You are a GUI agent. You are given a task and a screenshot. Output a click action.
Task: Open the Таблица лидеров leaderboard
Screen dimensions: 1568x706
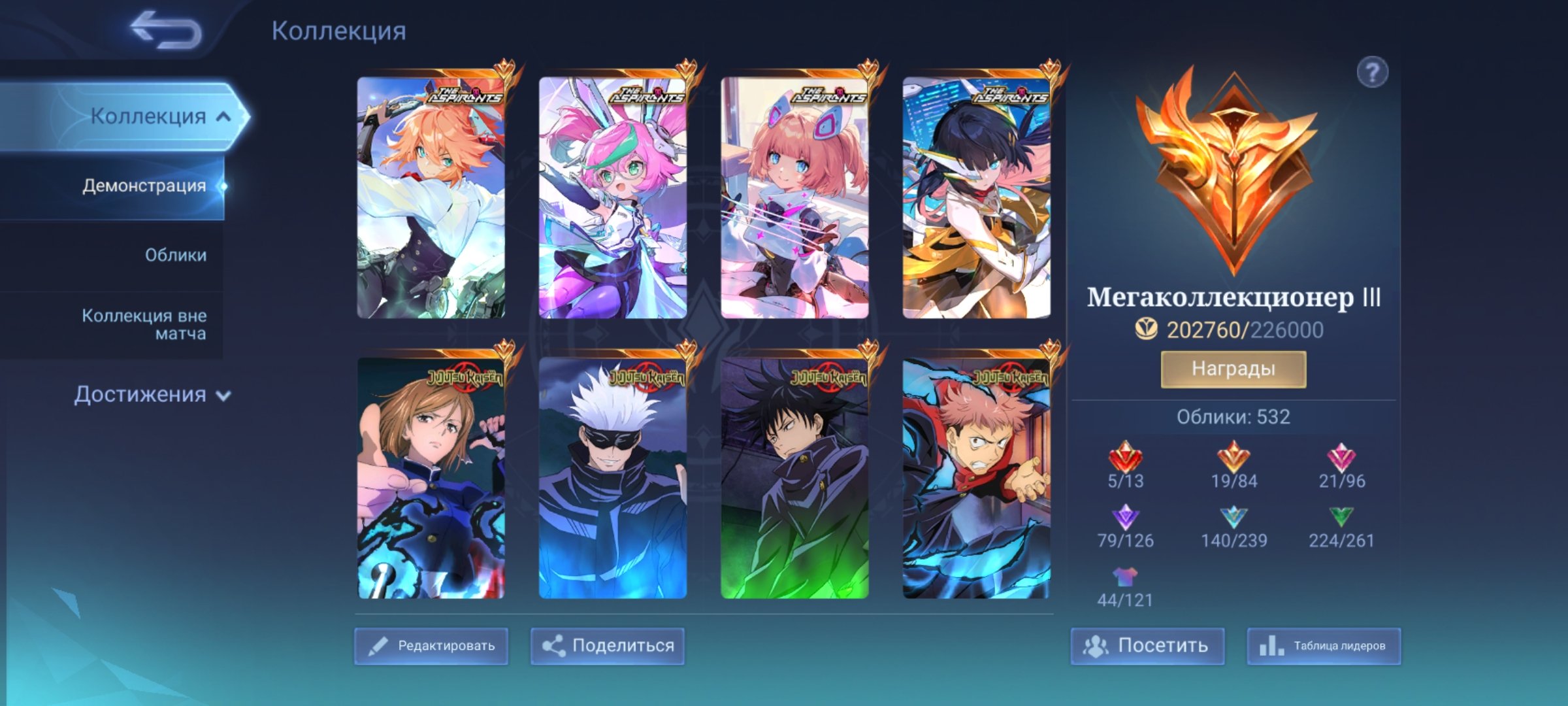pos(1324,646)
